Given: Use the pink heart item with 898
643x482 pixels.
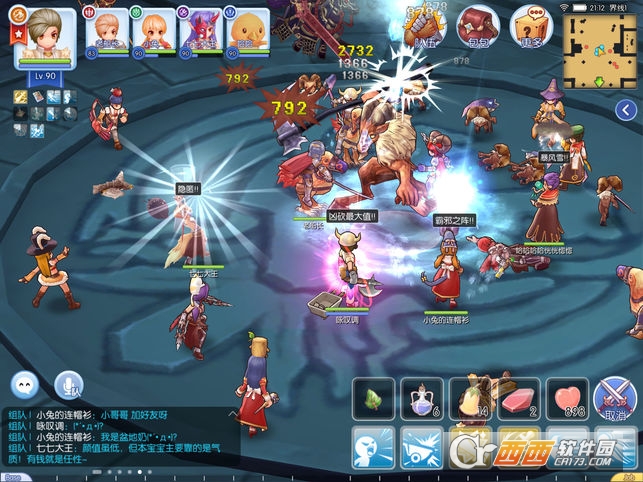Looking at the screenshot, I should 568,398.
